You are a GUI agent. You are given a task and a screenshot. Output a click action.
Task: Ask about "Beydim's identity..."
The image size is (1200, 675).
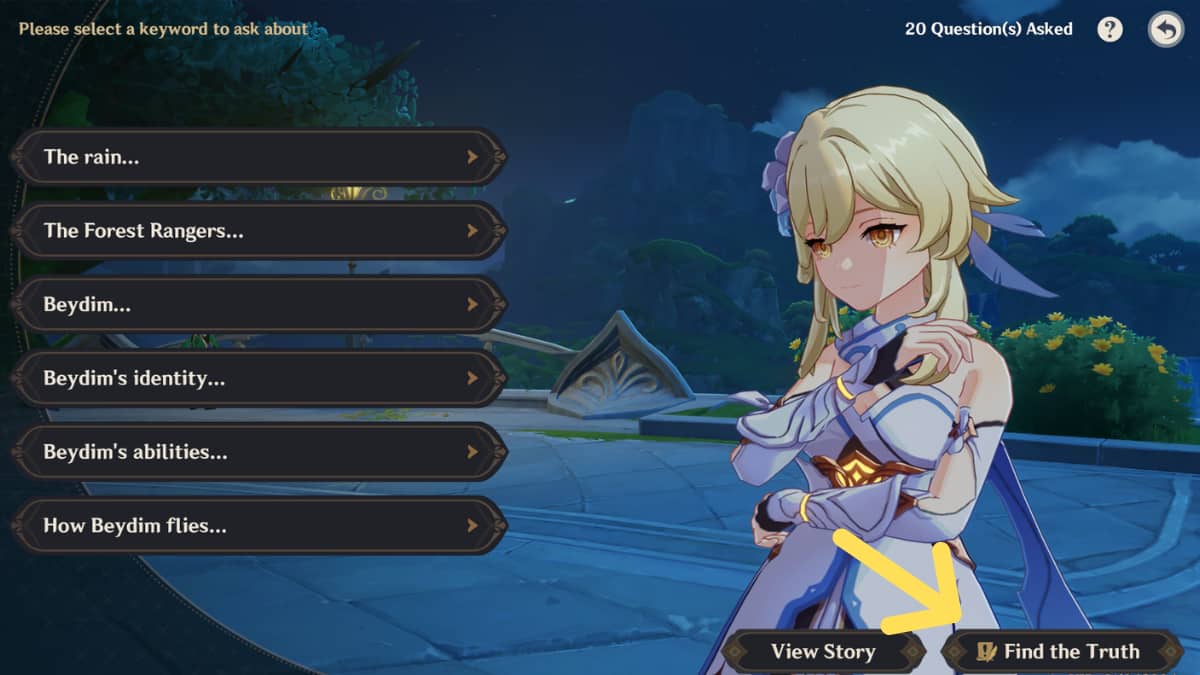(258, 379)
